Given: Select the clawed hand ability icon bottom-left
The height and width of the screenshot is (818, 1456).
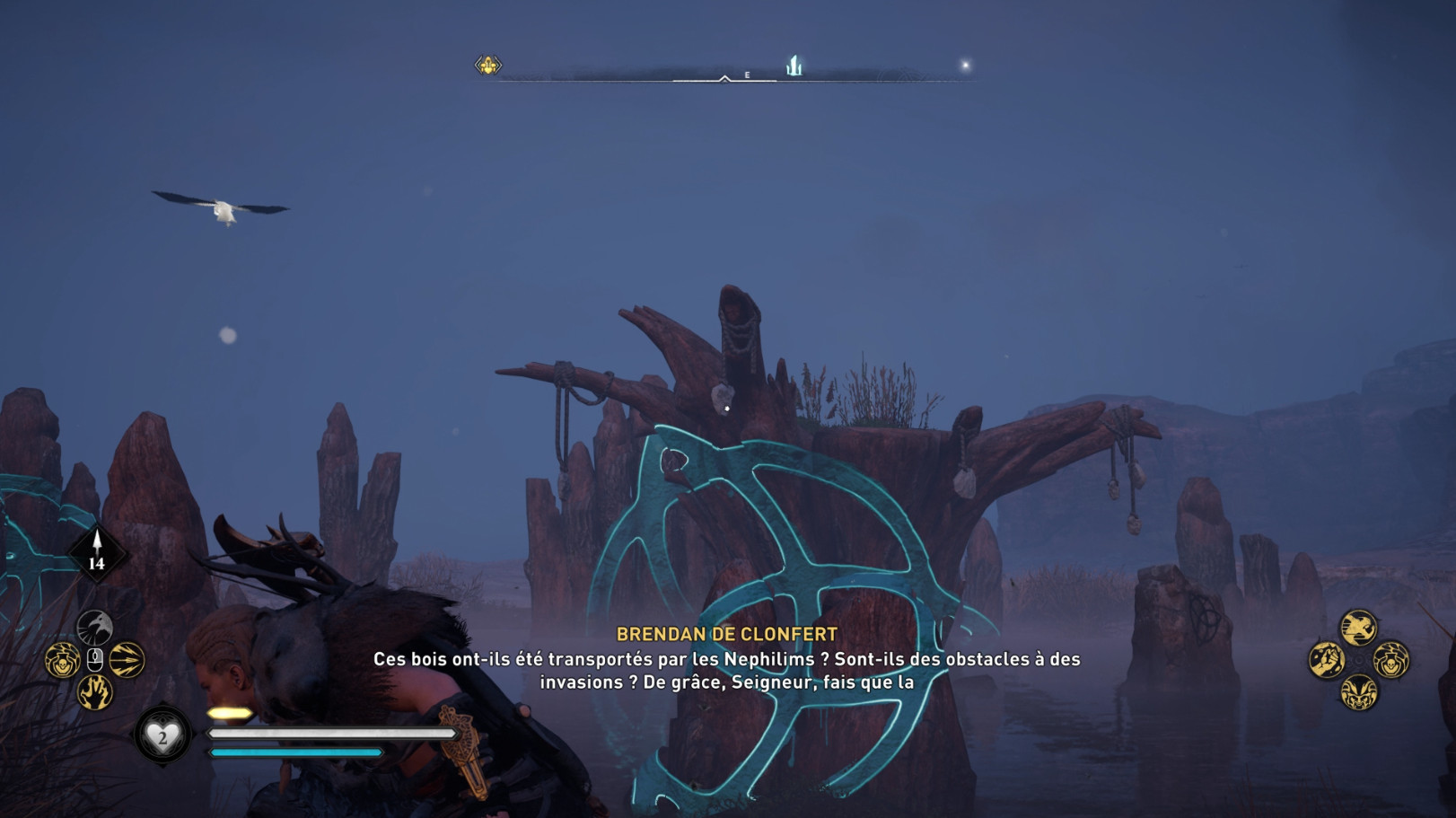Looking at the screenshot, I should (x=95, y=690).
